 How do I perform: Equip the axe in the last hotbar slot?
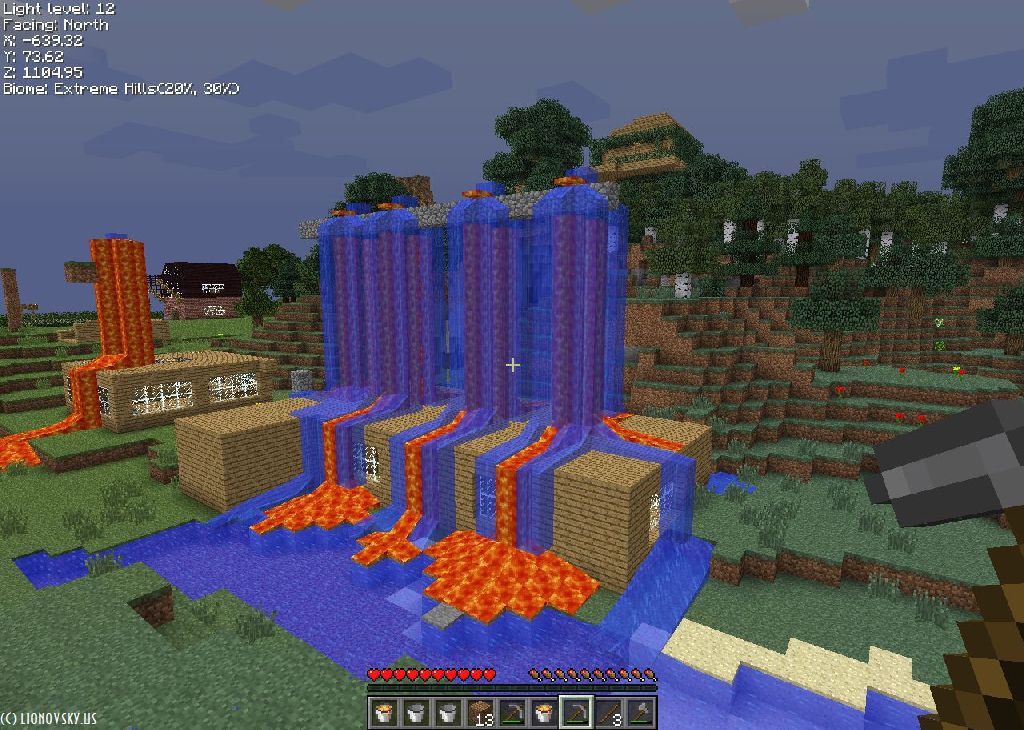(x=640, y=712)
